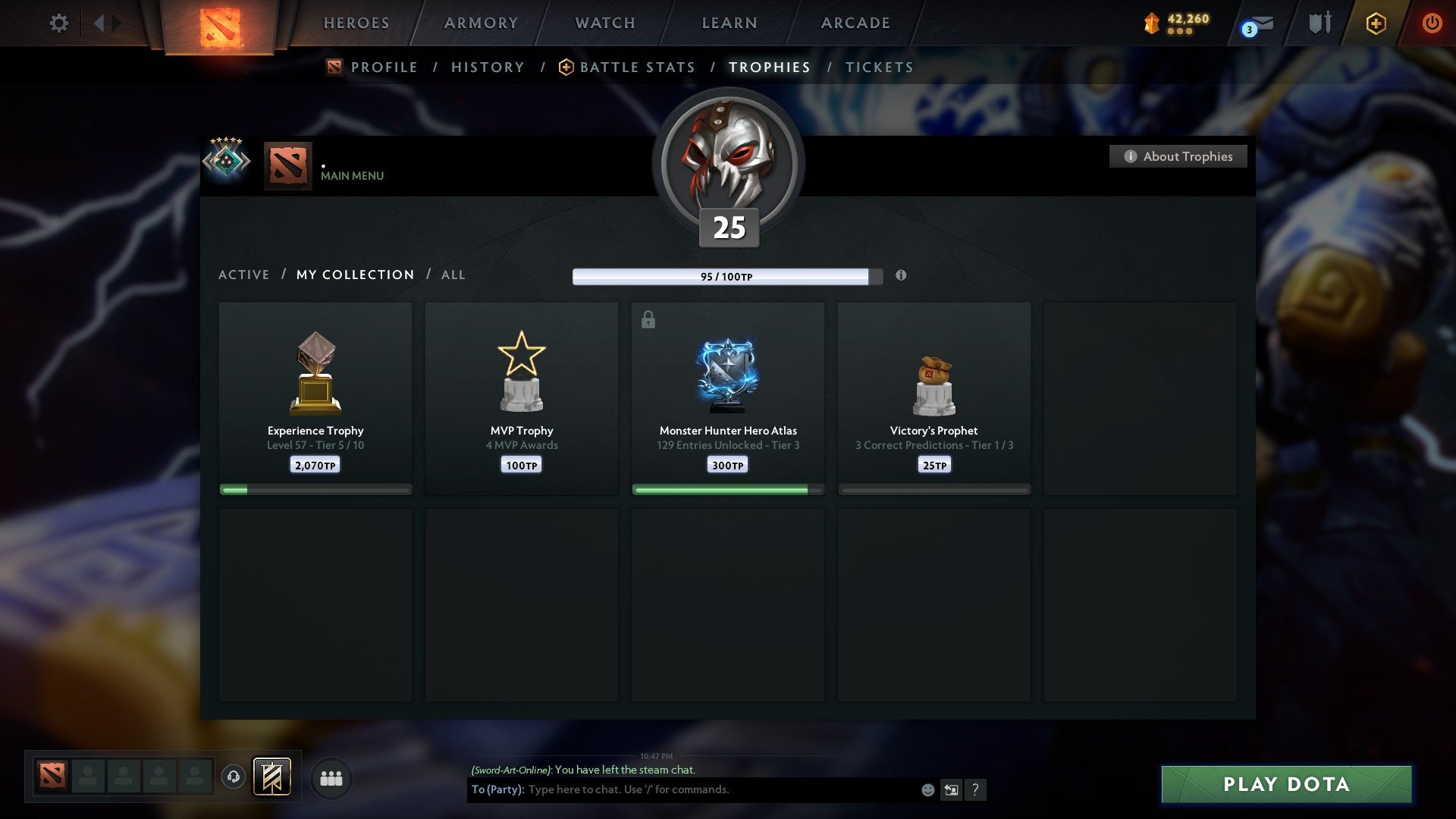Image resolution: width=1456 pixels, height=819 pixels.
Task: Expand the ALL trophies view
Action: [453, 275]
